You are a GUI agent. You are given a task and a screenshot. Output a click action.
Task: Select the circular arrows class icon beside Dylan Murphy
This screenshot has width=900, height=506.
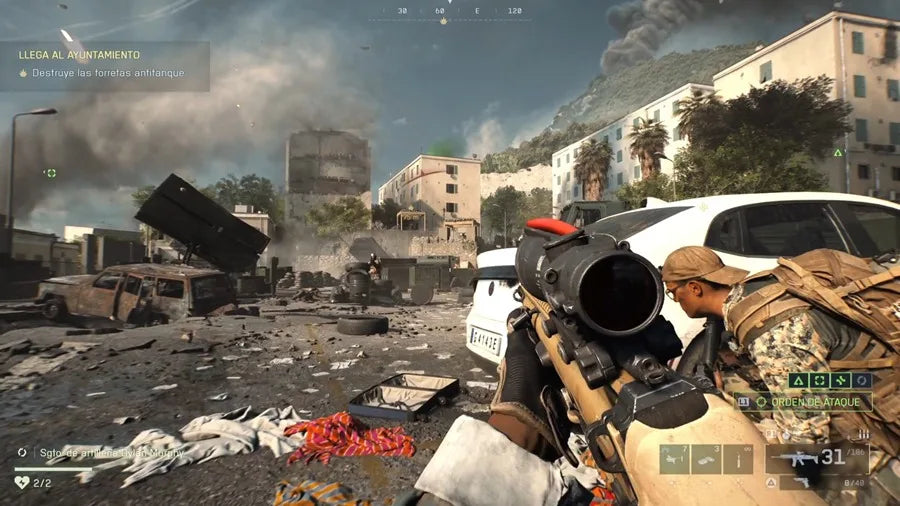click(x=22, y=452)
